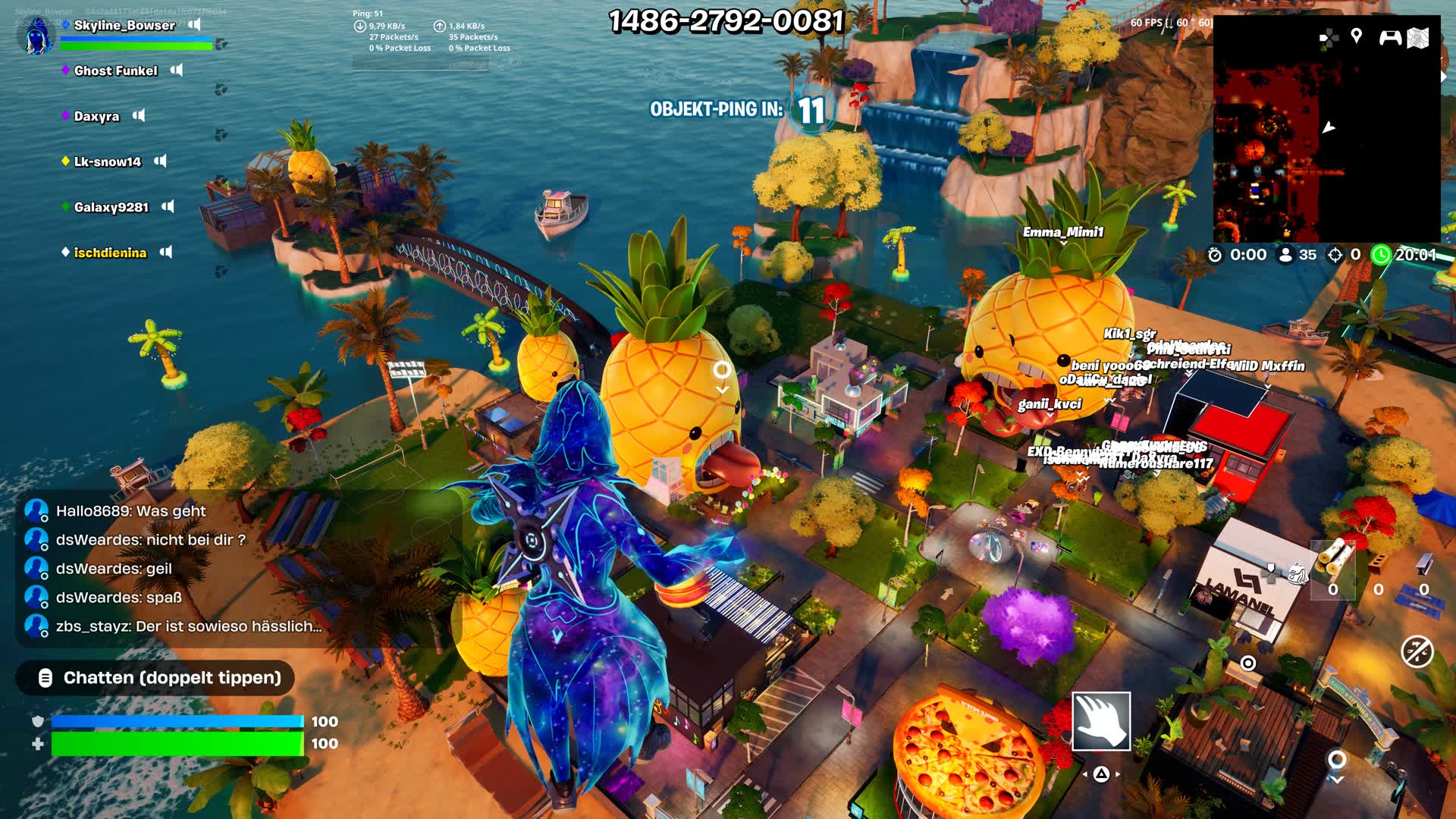This screenshot has width=1456, height=819.
Task: Mute Daxyra via the speaker icon
Action: pos(139,115)
